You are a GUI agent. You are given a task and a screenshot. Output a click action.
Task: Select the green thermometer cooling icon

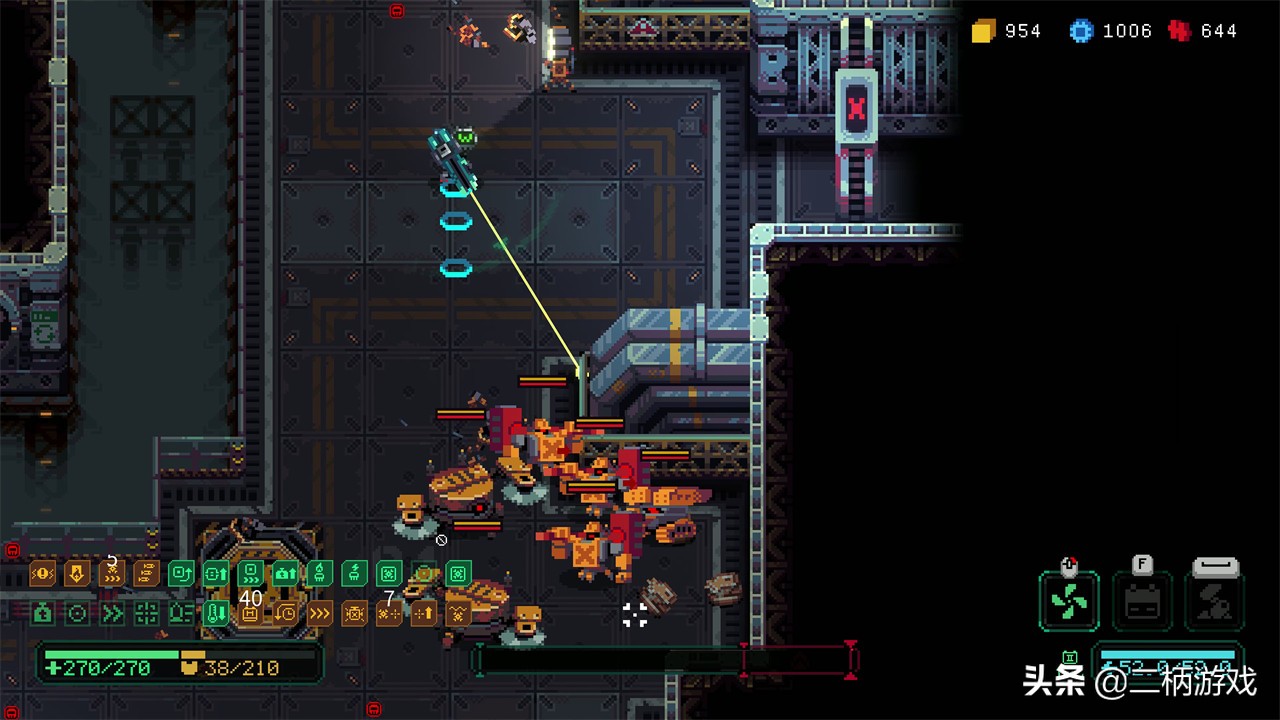215,613
